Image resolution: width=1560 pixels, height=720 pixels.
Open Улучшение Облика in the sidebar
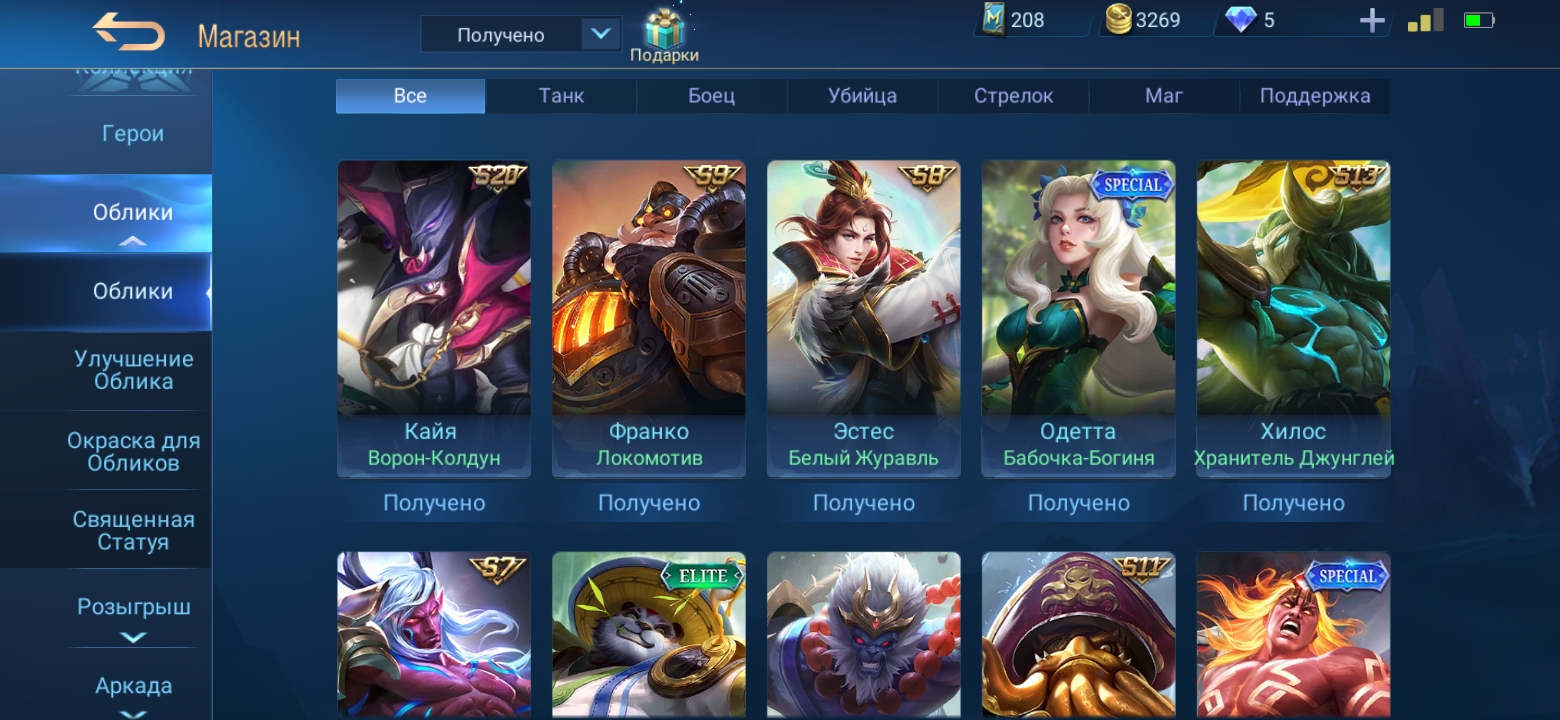(x=133, y=370)
